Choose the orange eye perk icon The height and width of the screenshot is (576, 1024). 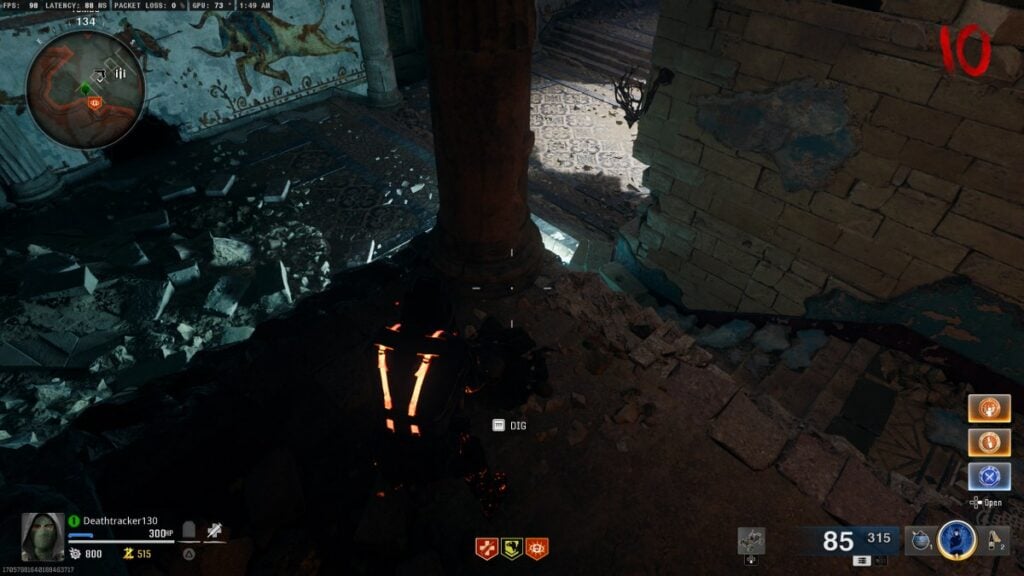pyautogui.click(x=537, y=548)
